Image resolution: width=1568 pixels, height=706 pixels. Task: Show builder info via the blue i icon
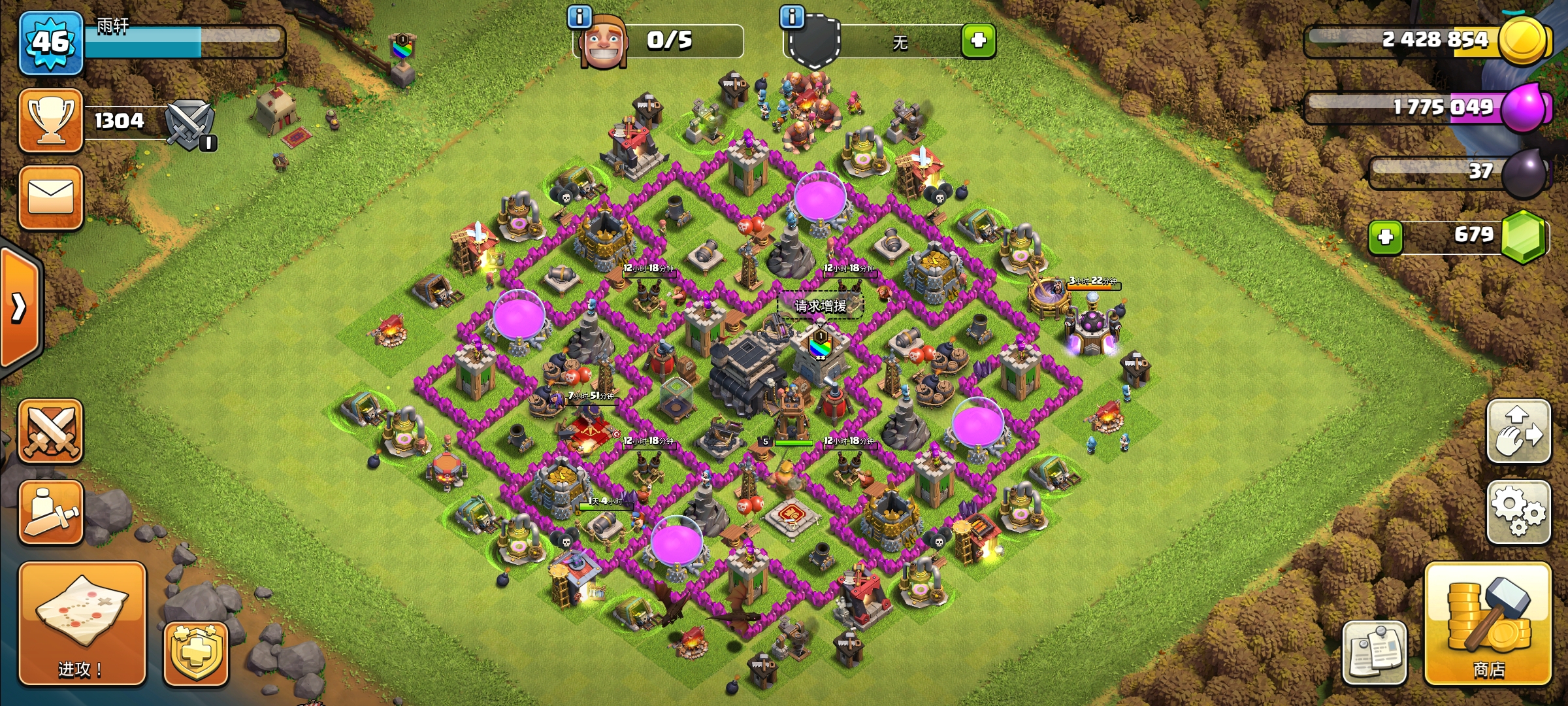pos(580,16)
